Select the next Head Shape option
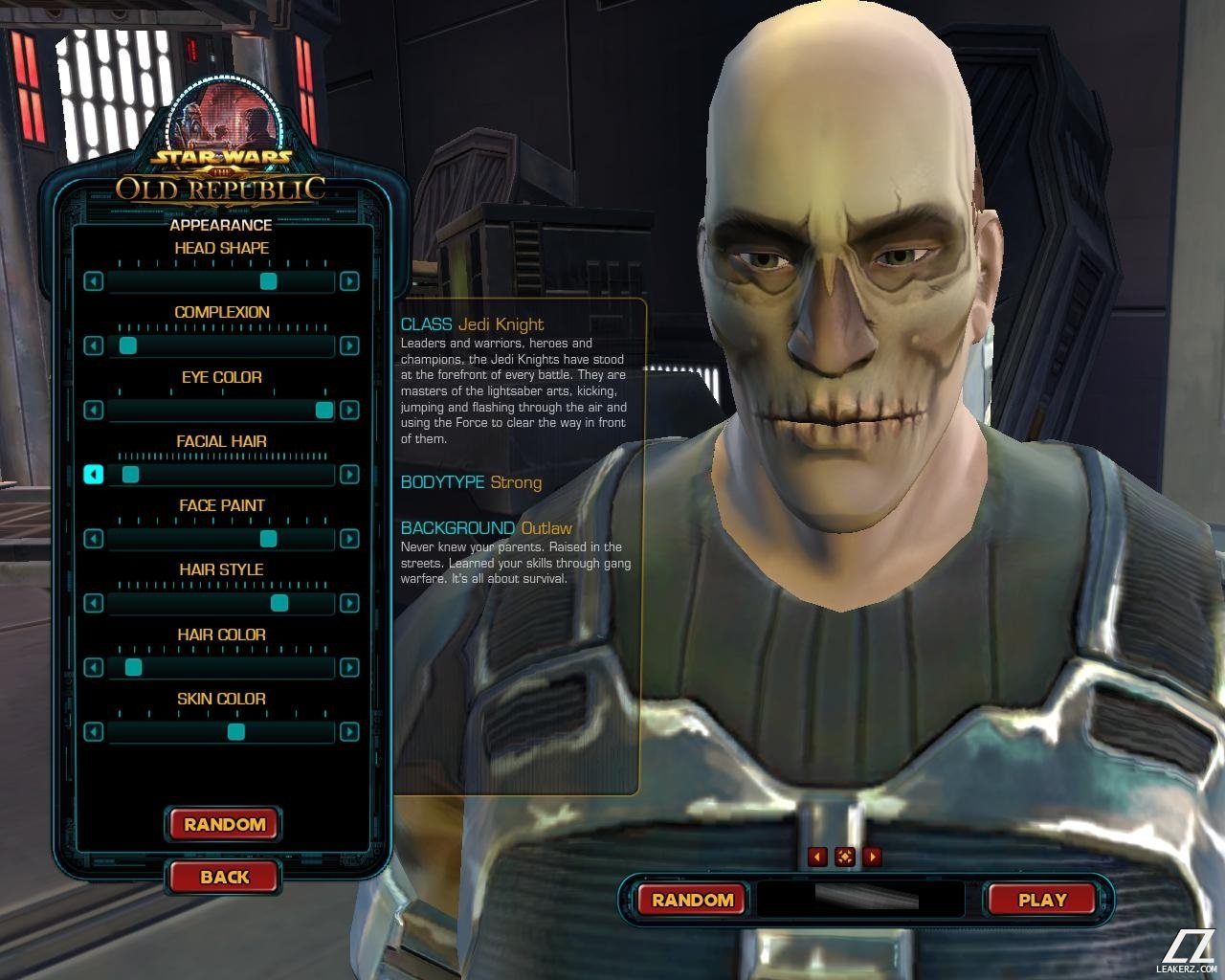This screenshot has width=1225, height=980. point(349,281)
